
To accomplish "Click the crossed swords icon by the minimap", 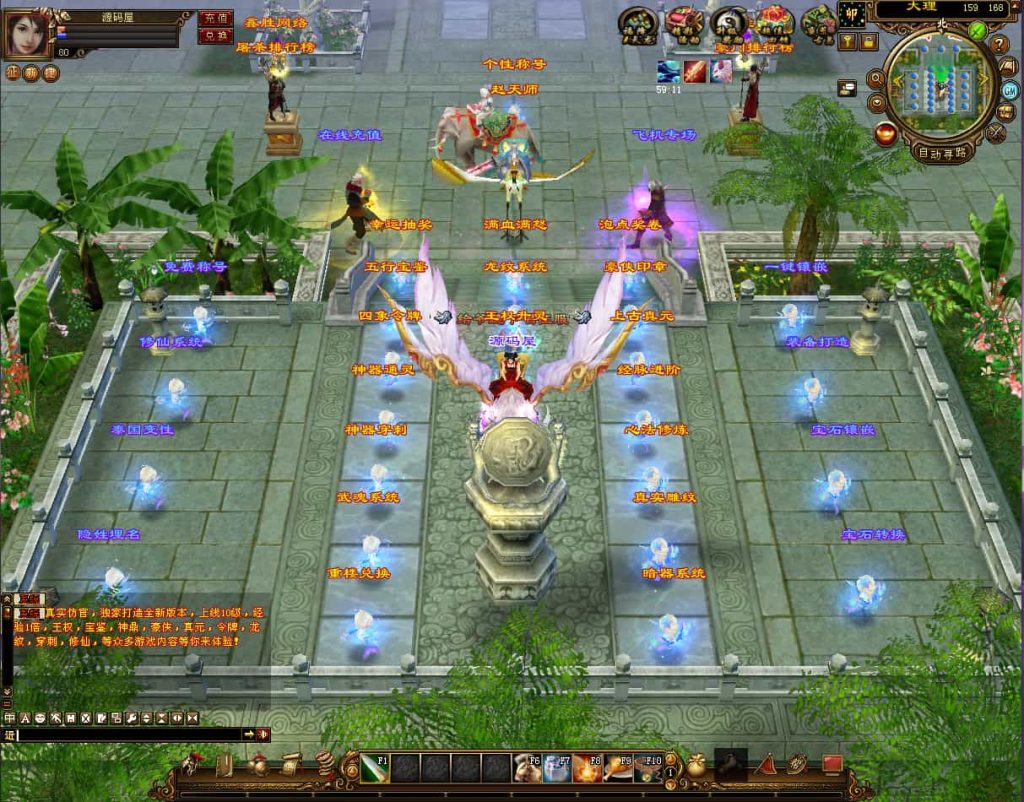I will click(x=996, y=131).
